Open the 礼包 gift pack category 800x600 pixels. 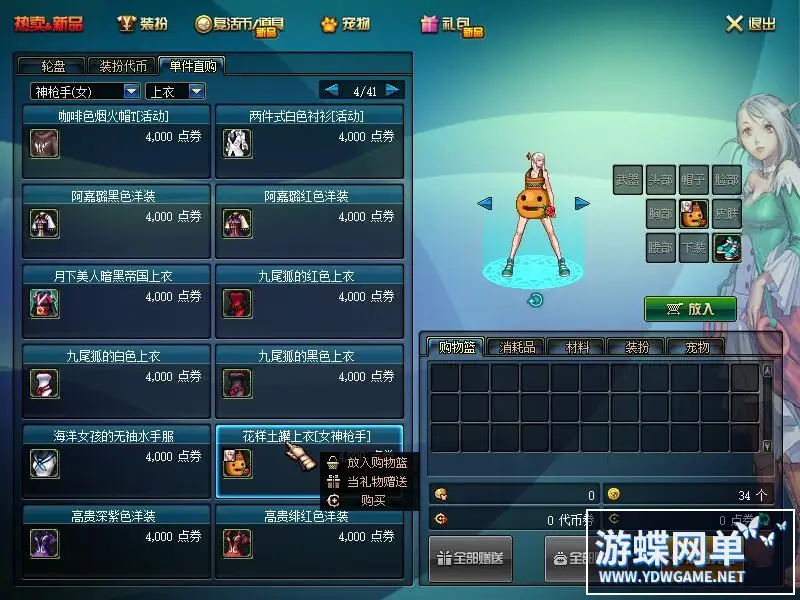[x=452, y=25]
